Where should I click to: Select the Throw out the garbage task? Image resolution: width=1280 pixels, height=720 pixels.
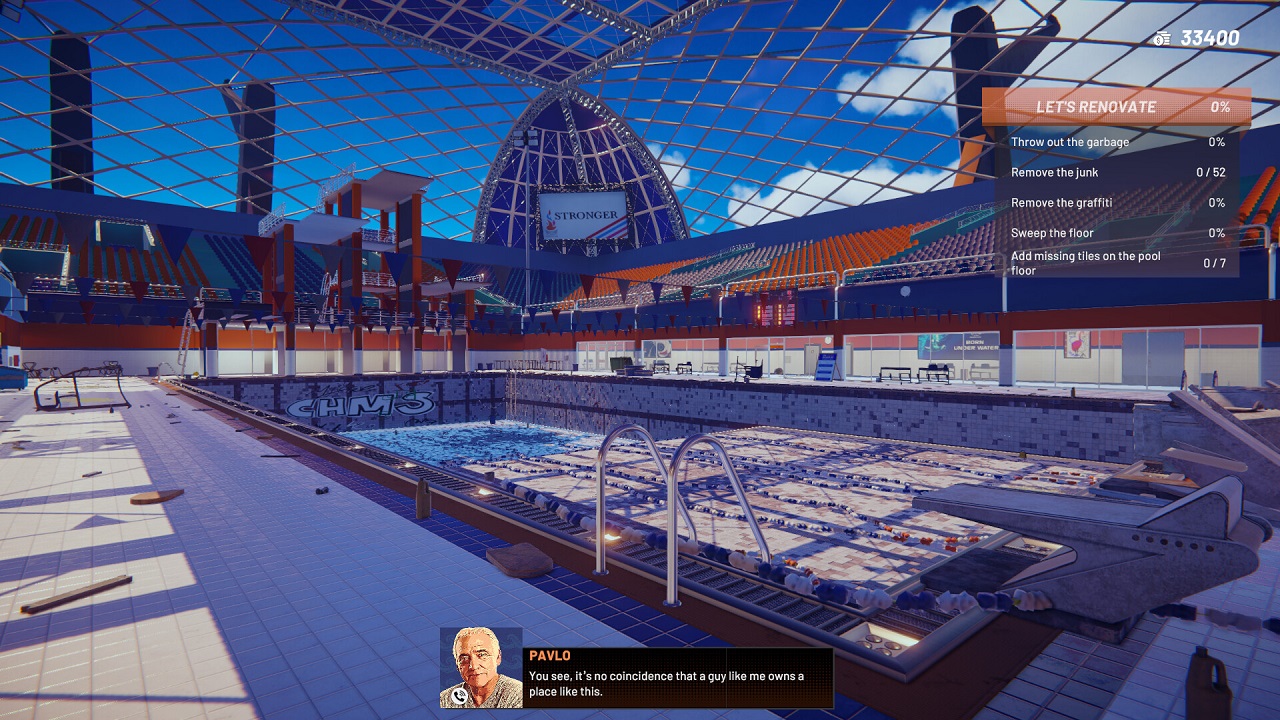[x=1072, y=142]
